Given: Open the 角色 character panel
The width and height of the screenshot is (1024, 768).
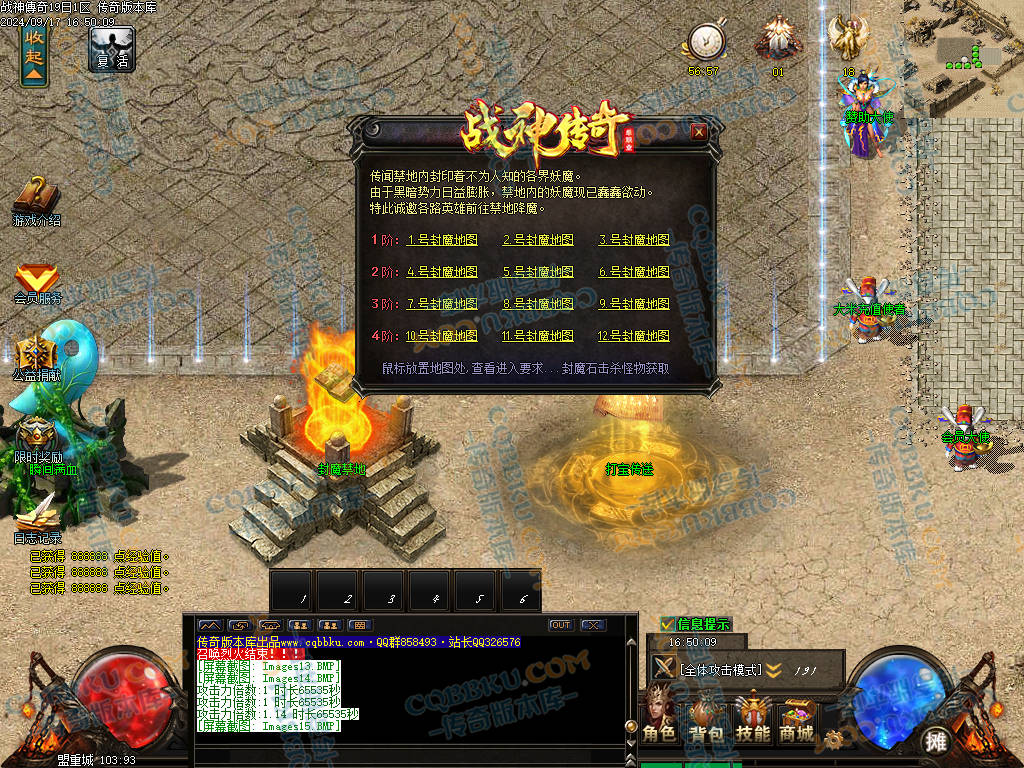Looking at the screenshot, I should click(x=659, y=716).
